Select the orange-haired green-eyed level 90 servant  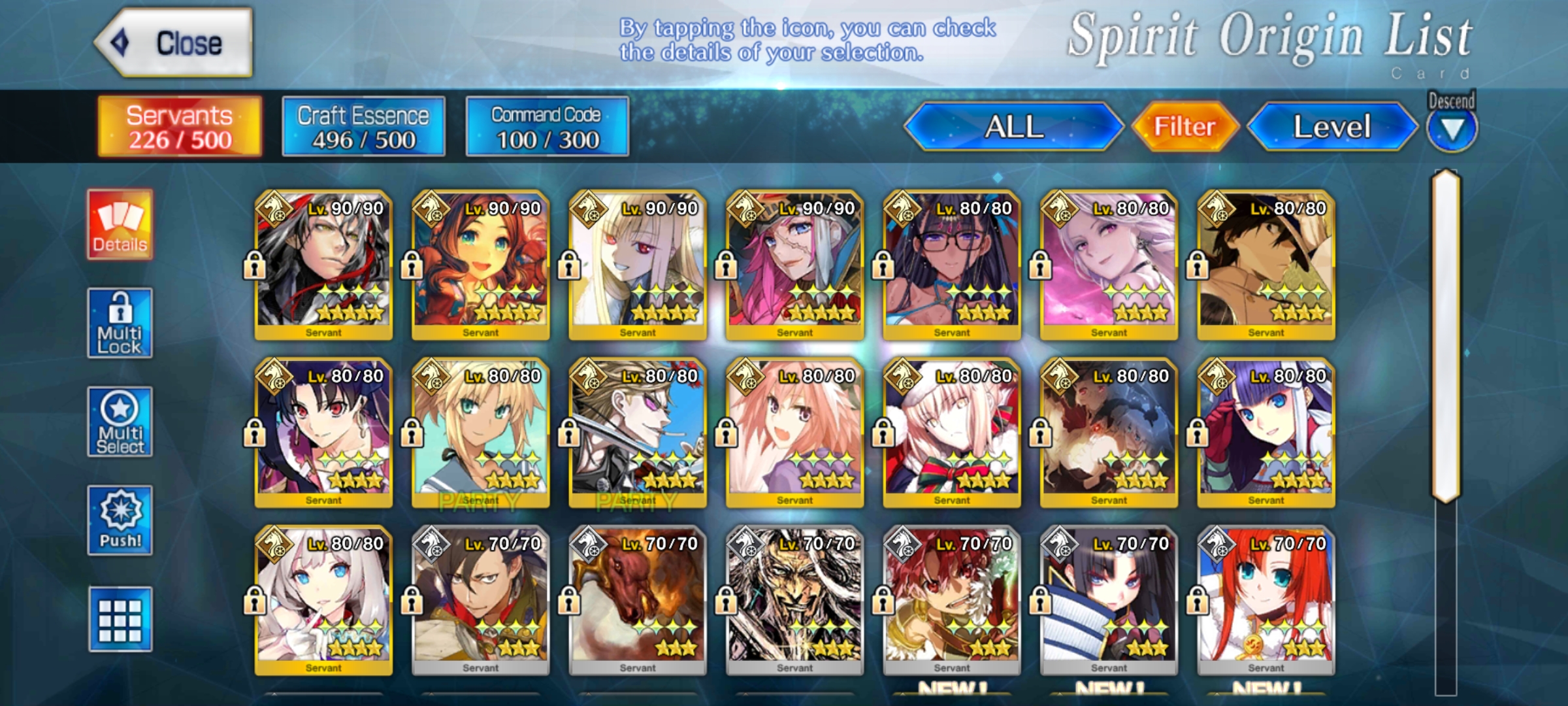(480, 265)
